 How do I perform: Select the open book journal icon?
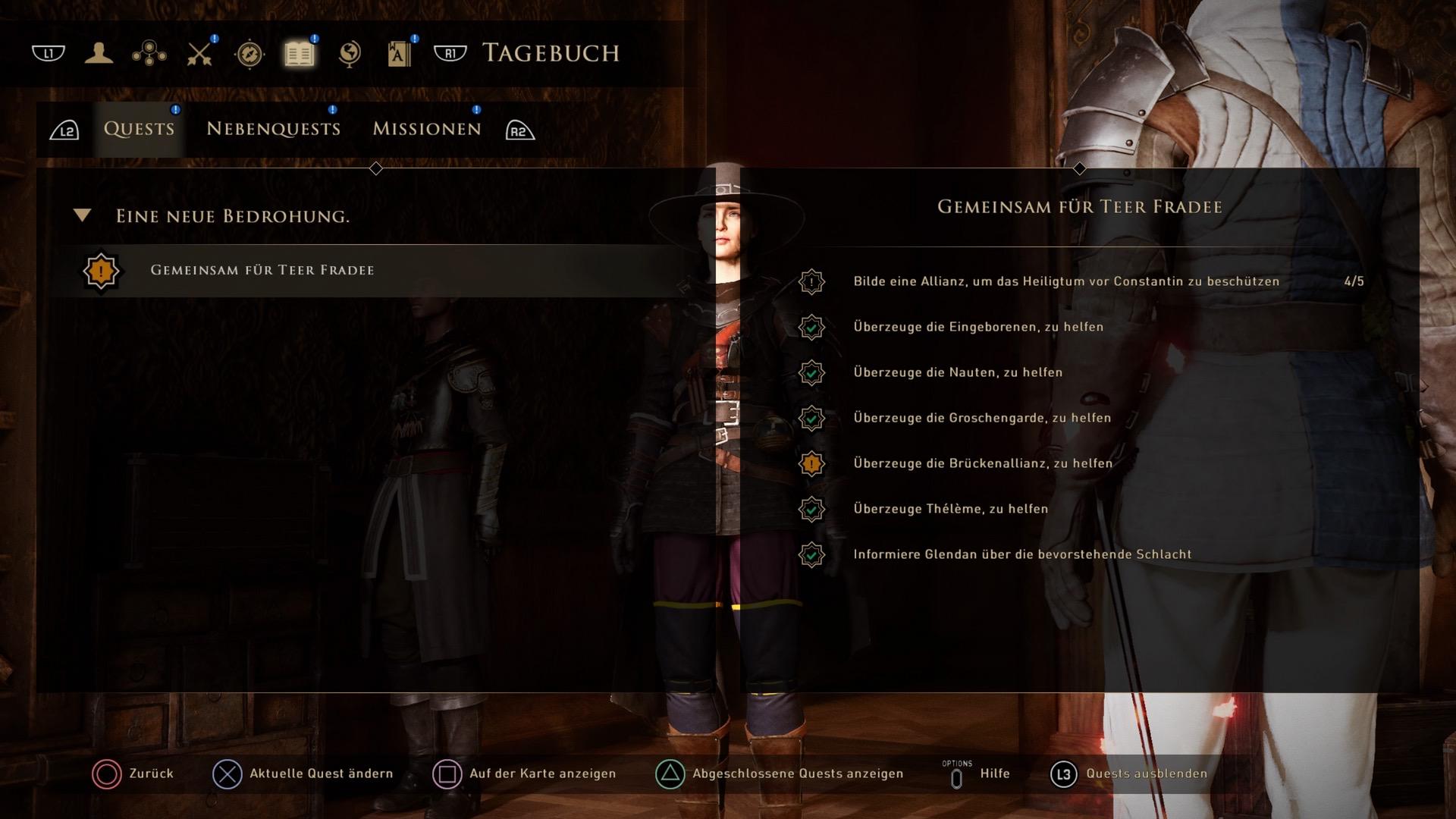coord(300,53)
